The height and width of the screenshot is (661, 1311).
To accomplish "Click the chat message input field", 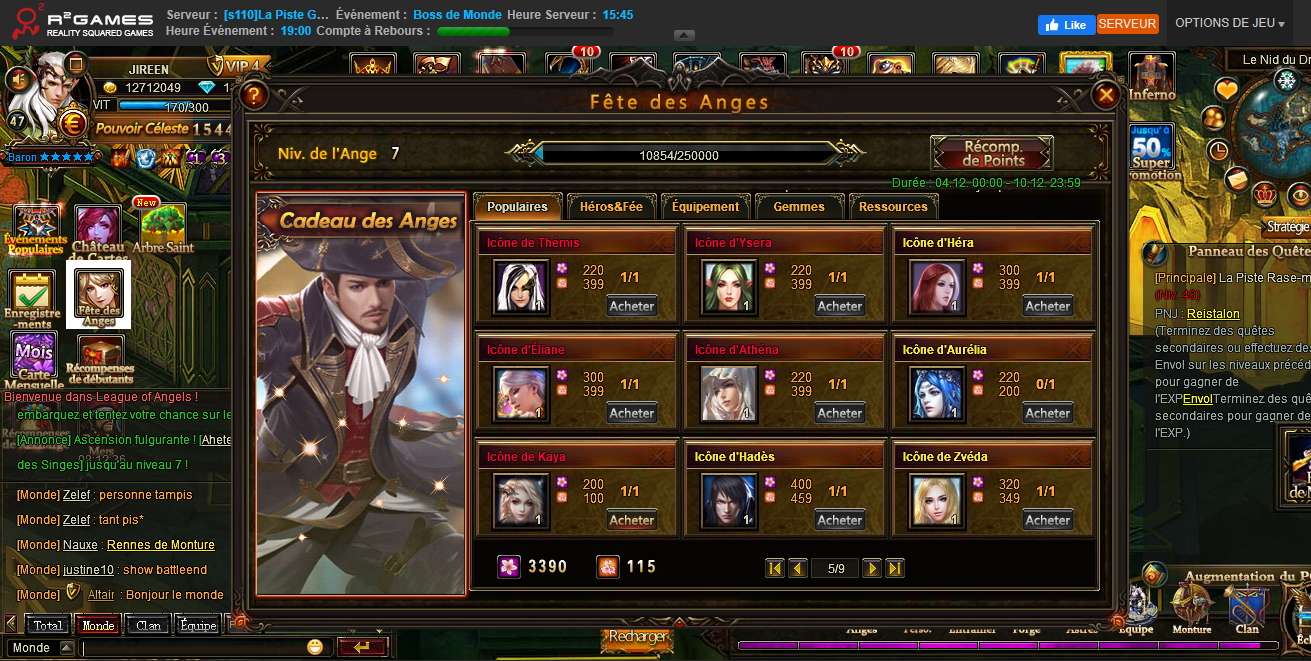I will pyautogui.click(x=195, y=648).
